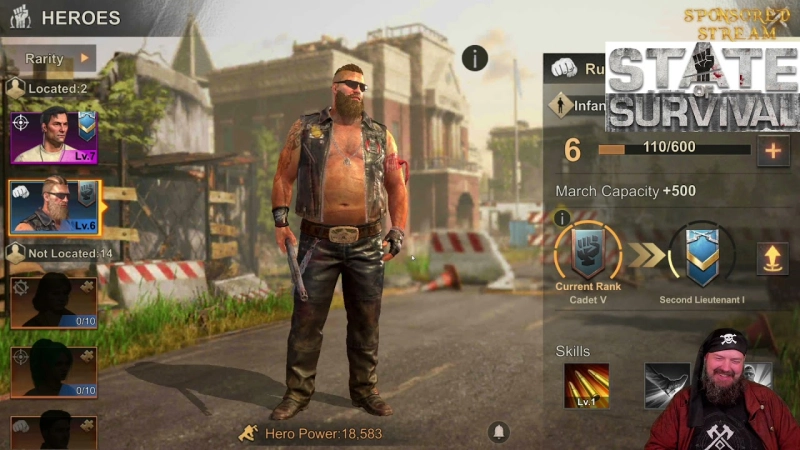Open the Lv.1 flaming bullets skill
800x450 pixels.
click(586, 386)
